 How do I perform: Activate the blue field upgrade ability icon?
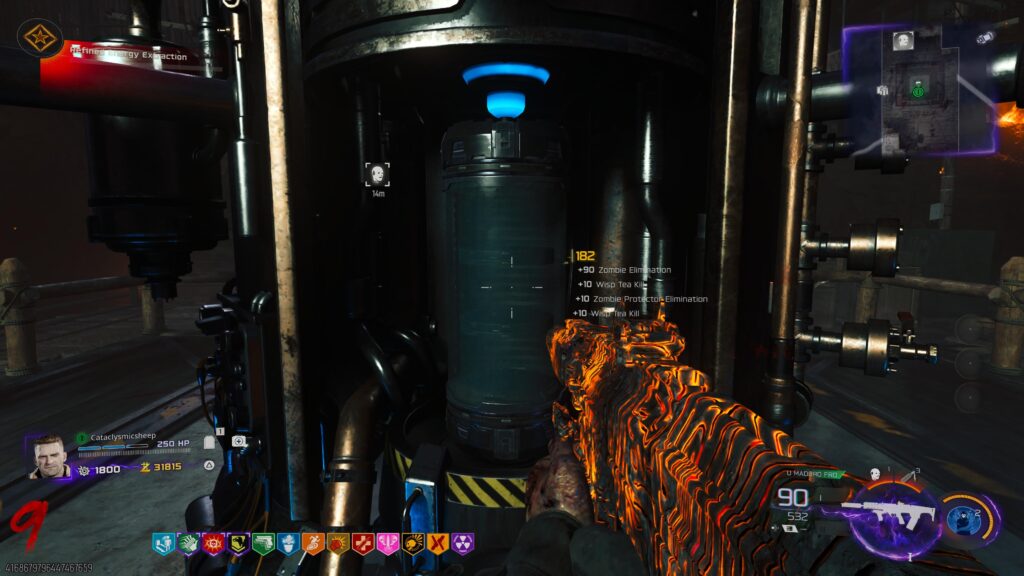[964, 514]
